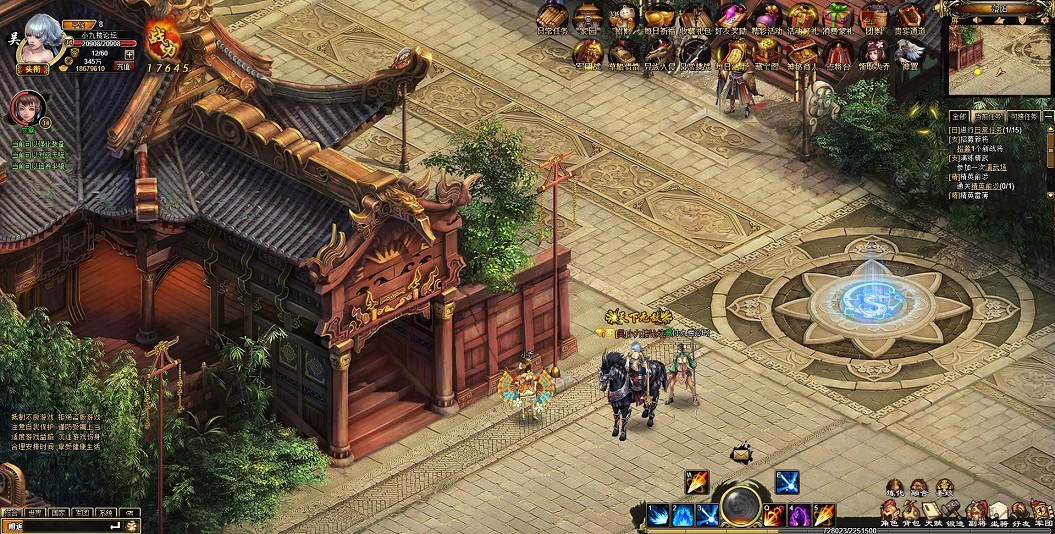Open the 炼化 refining icon
Image resolution: width=1055 pixels, height=534 pixels.
(x=895, y=488)
